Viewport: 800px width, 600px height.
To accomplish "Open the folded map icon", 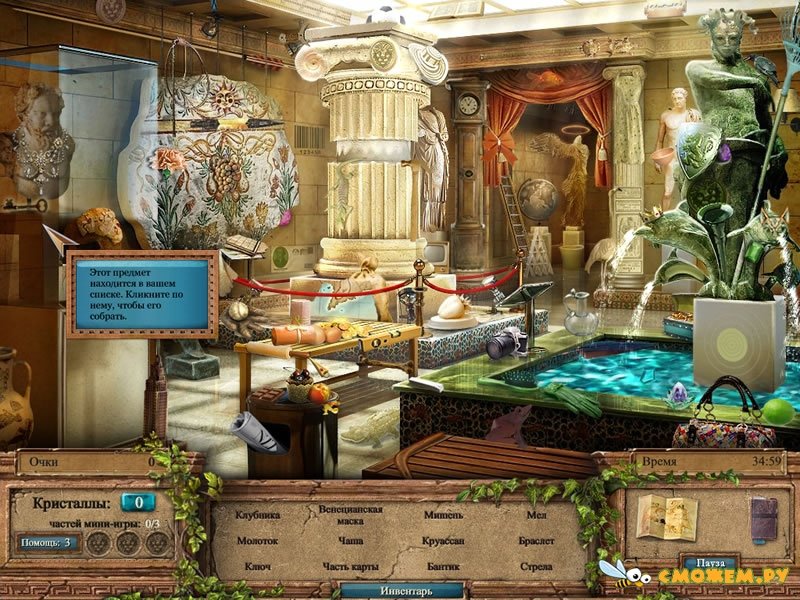I will [x=665, y=517].
